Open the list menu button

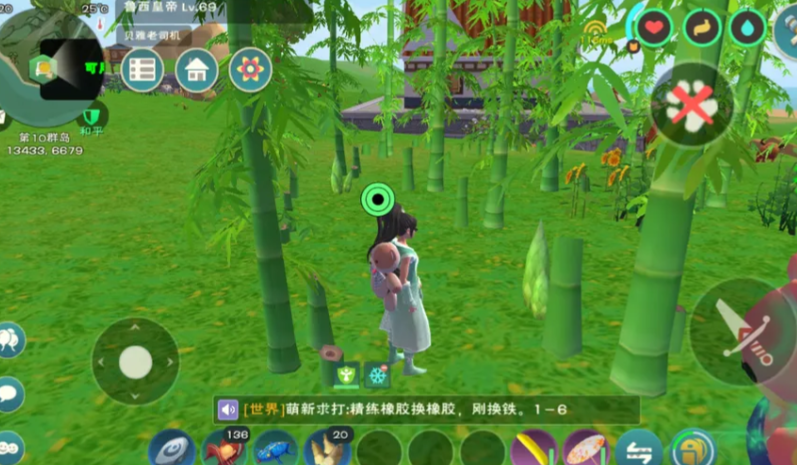[143, 70]
